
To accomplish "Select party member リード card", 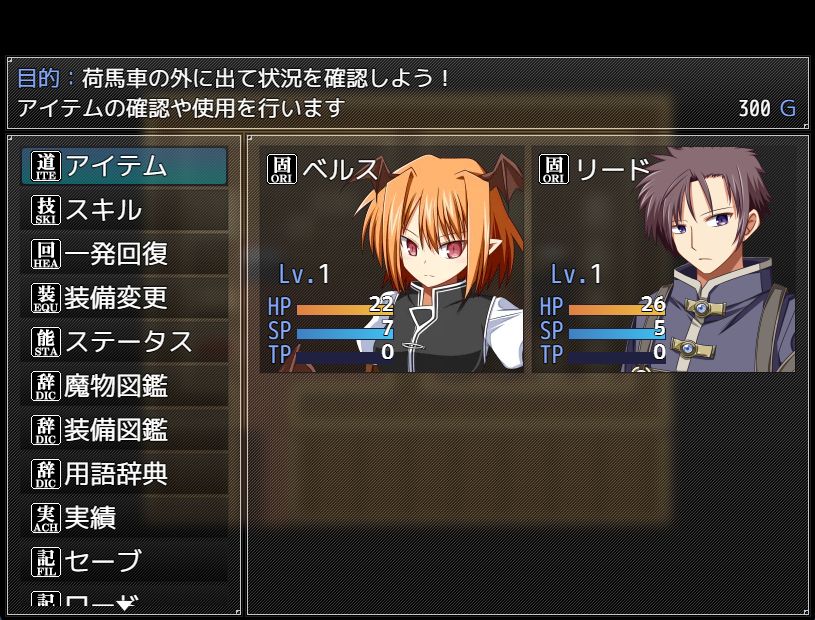I will pos(664,260).
